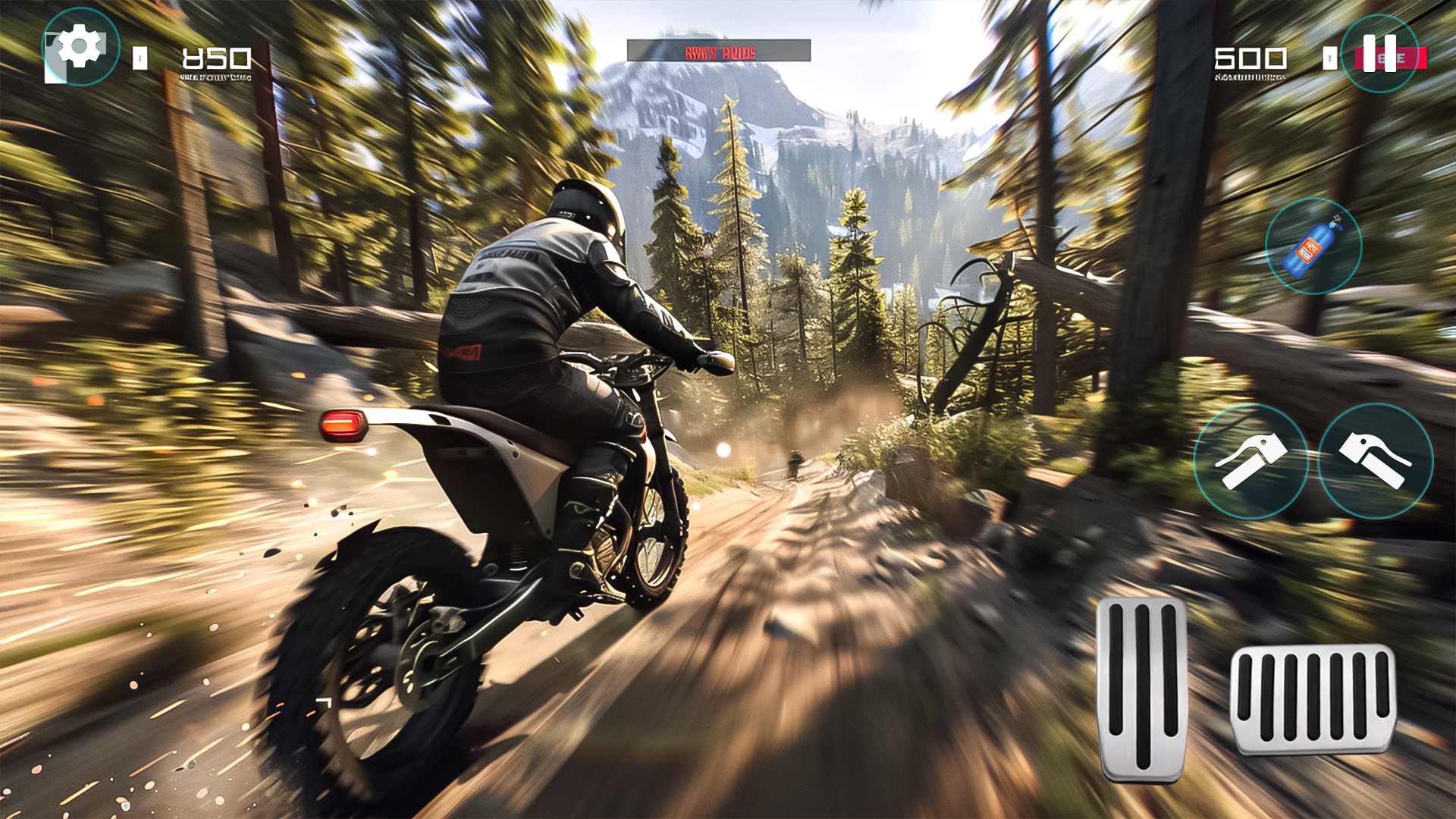The height and width of the screenshot is (819, 1456).
Task: Select the red mission banner at top center
Action: pos(719,52)
